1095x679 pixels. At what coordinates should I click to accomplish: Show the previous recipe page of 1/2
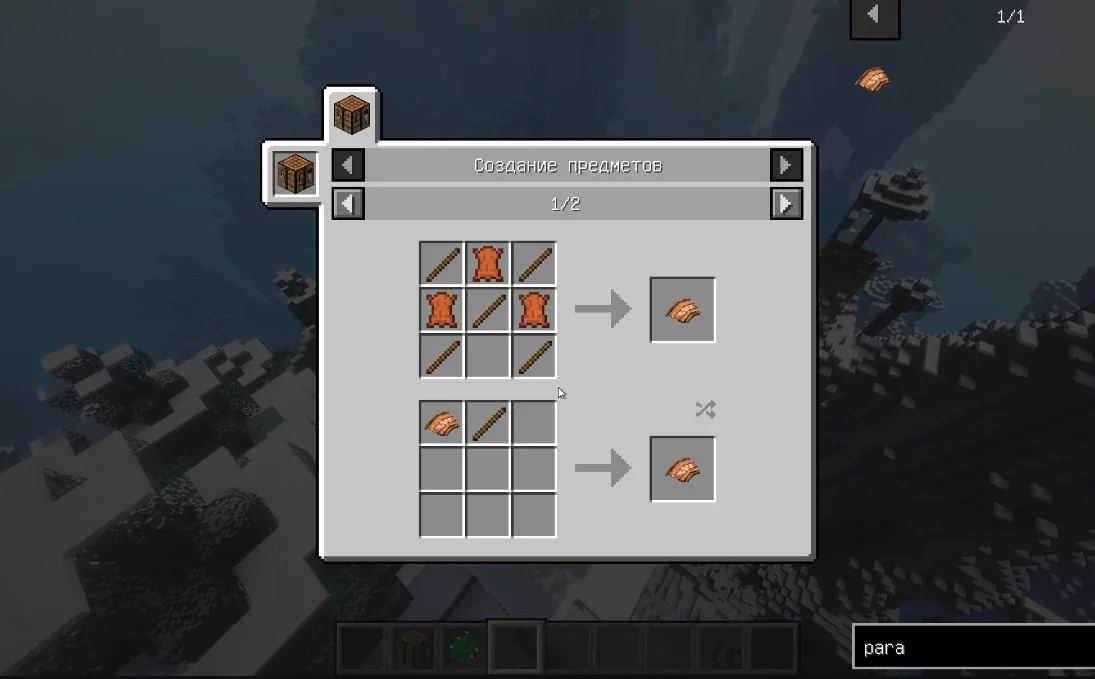(x=348, y=204)
